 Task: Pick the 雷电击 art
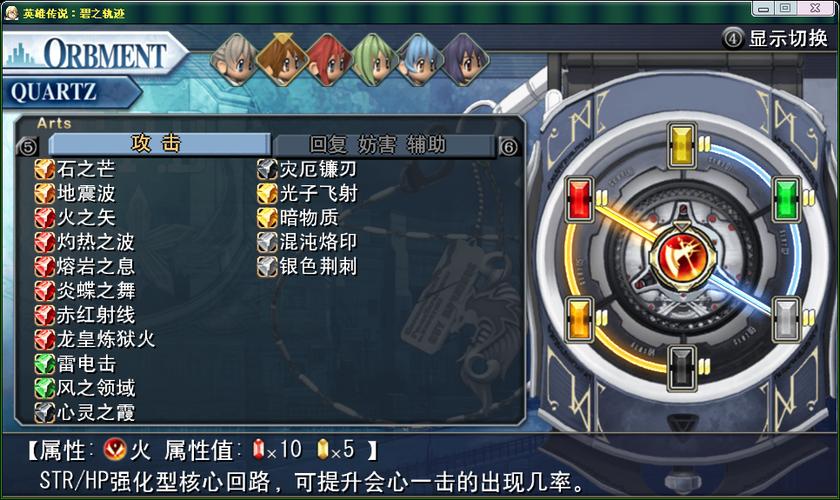pos(85,364)
